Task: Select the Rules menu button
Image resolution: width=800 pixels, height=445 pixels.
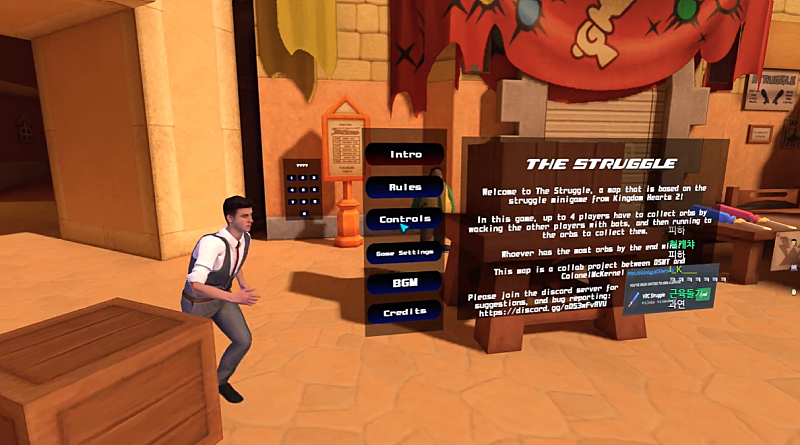Action: coord(405,187)
